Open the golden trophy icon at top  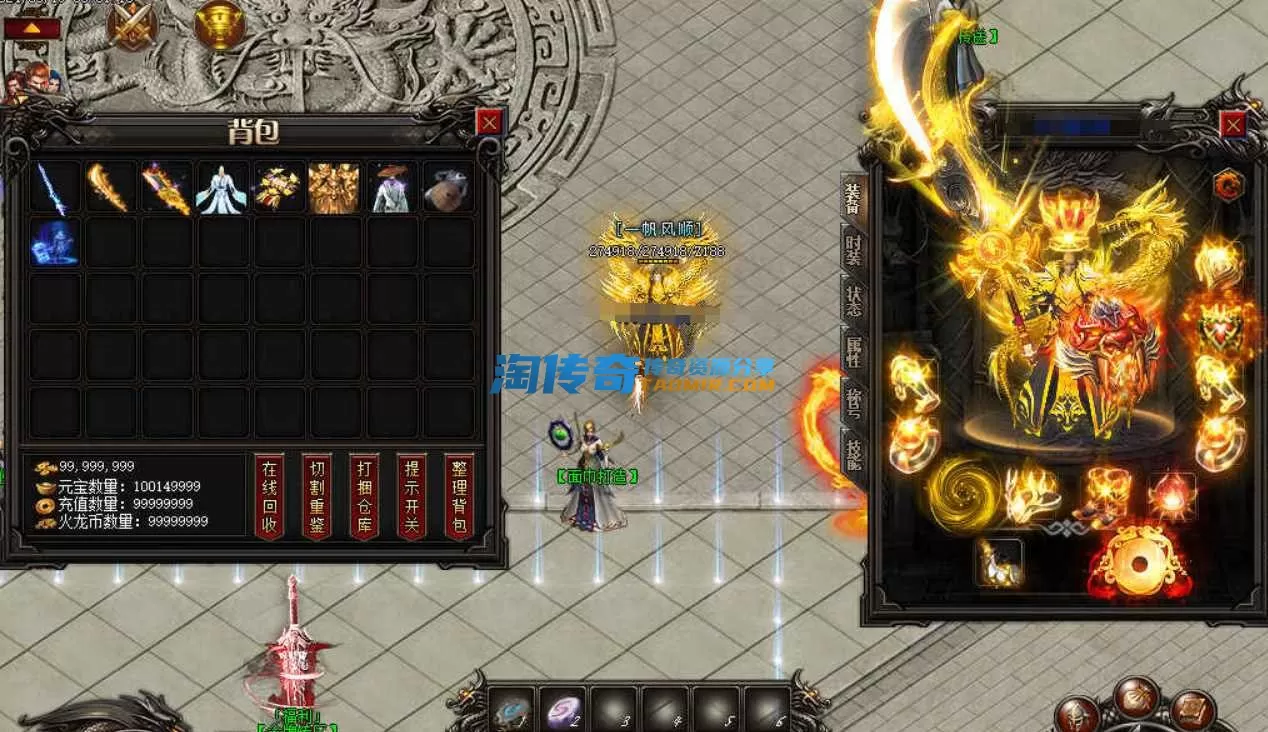(x=219, y=25)
